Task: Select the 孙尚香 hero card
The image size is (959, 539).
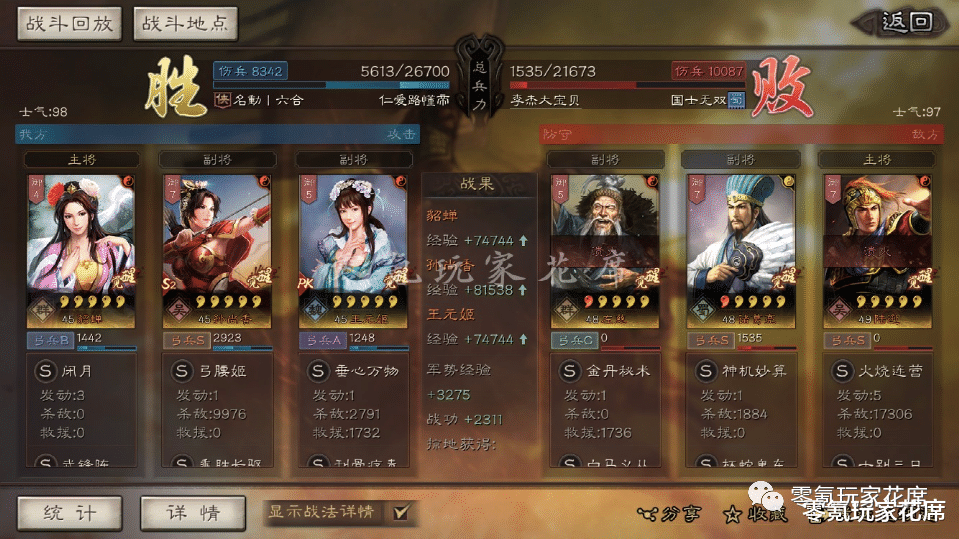Action: click(x=216, y=250)
